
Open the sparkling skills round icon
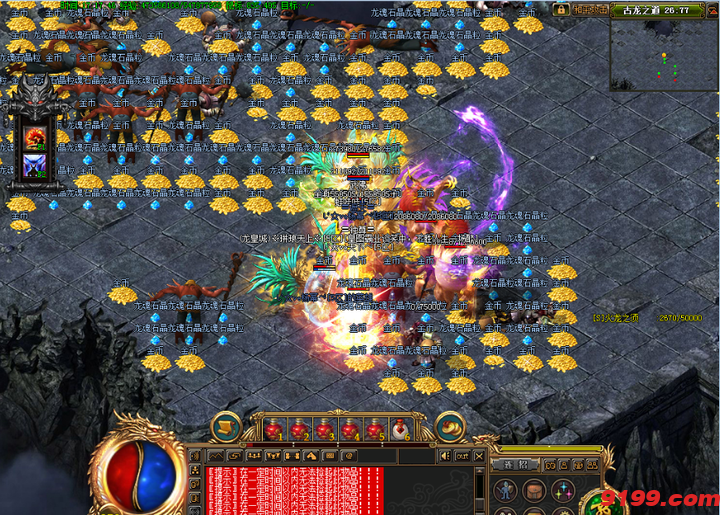pos(563,491)
